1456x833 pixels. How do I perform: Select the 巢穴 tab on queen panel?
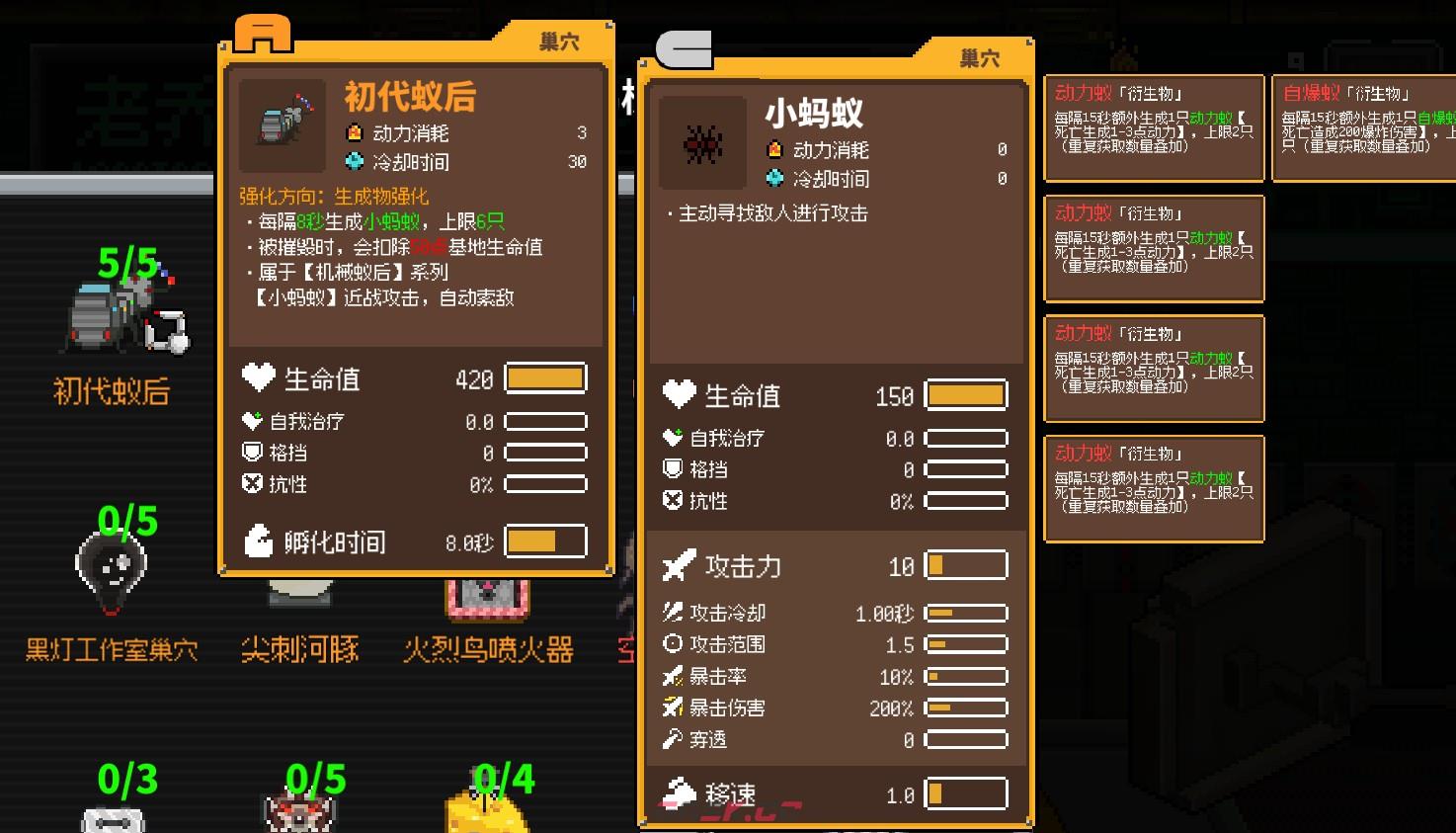tap(557, 41)
